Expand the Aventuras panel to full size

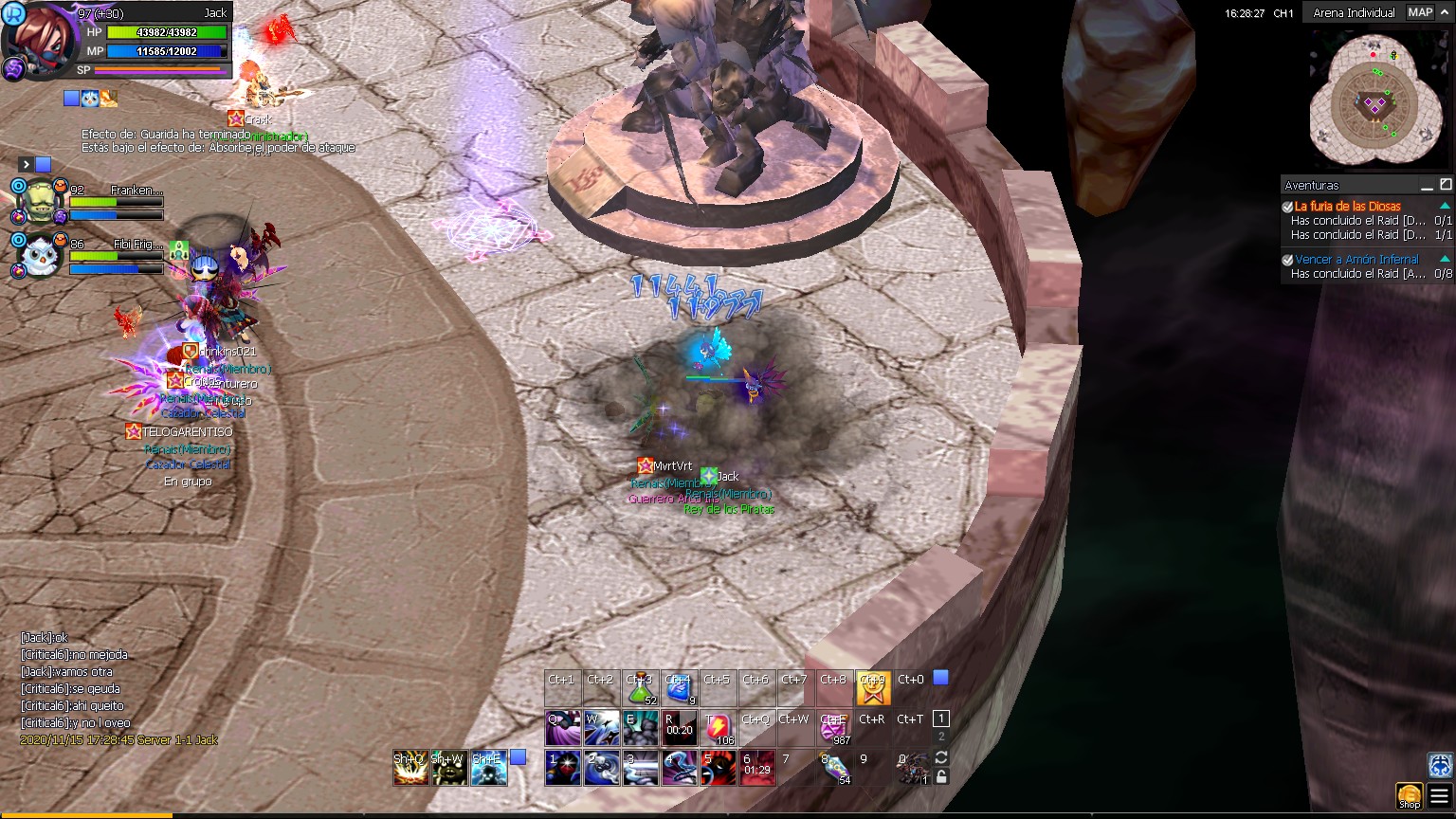pyautogui.click(x=1446, y=184)
